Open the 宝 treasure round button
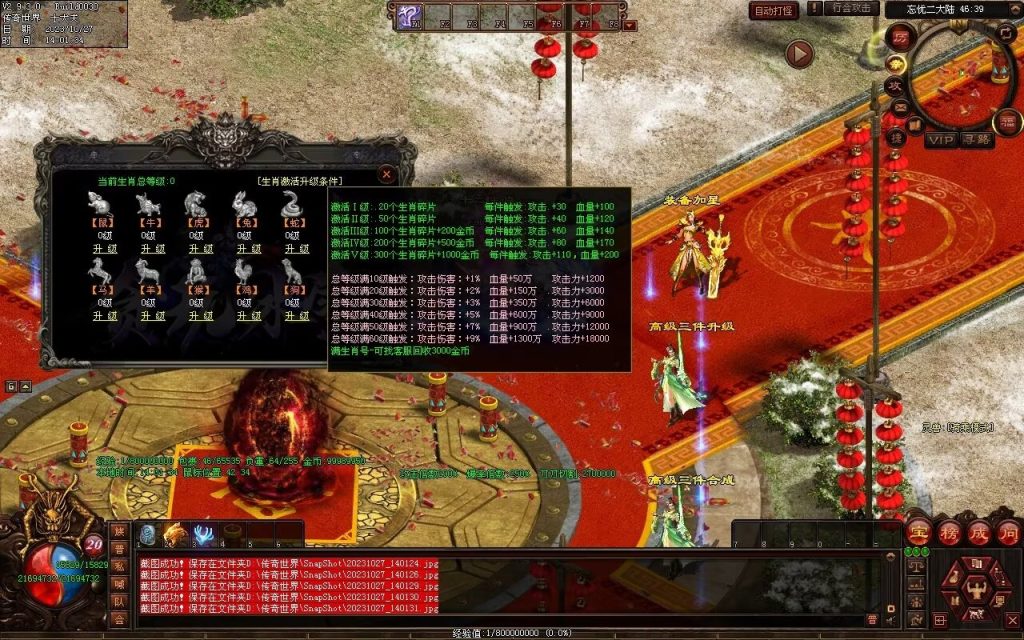Viewport: 1024px width, 640px height. tap(919, 529)
